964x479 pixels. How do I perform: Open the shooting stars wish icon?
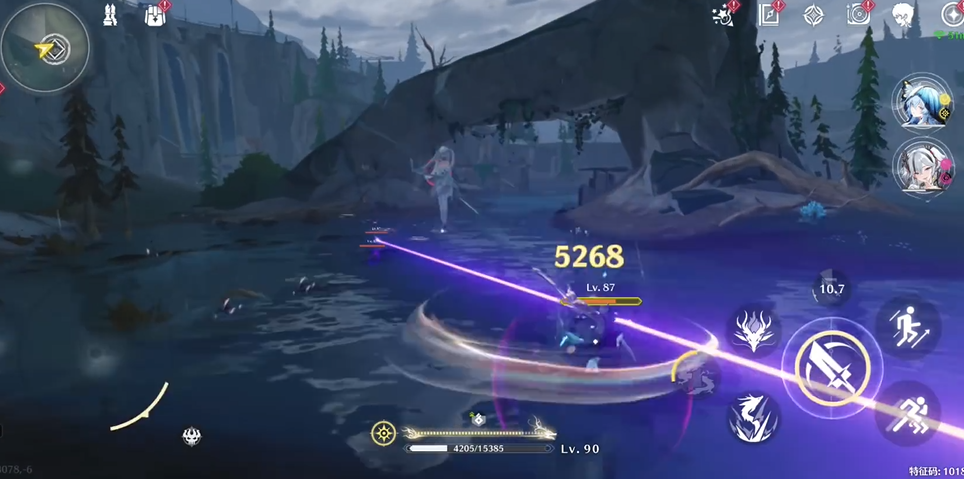pyautogui.click(x=722, y=14)
